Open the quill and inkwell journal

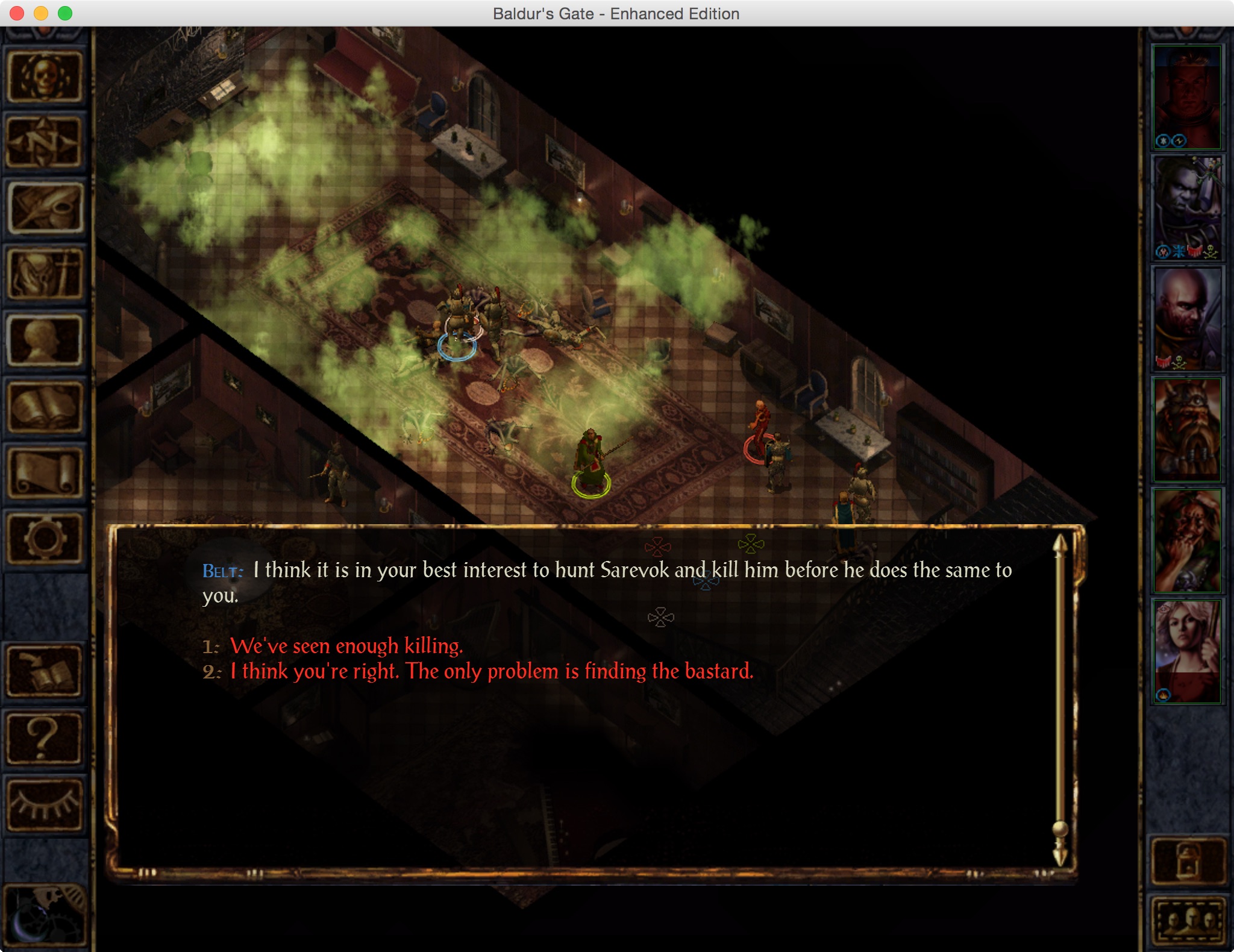tap(45, 208)
